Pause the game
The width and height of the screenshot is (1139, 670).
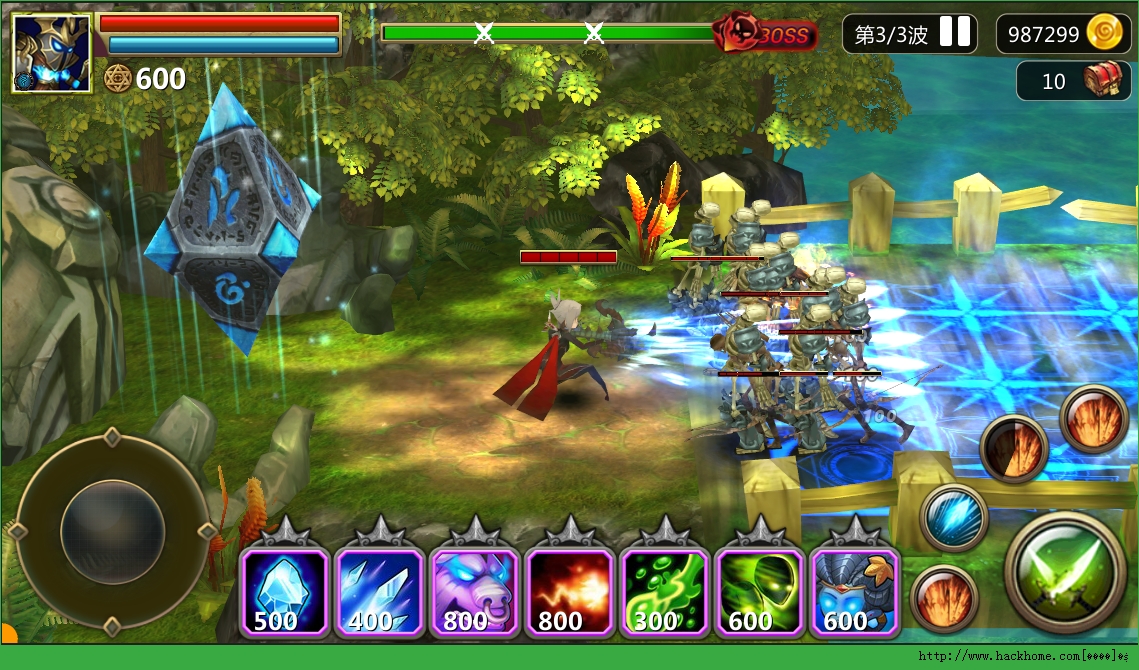tap(955, 33)
